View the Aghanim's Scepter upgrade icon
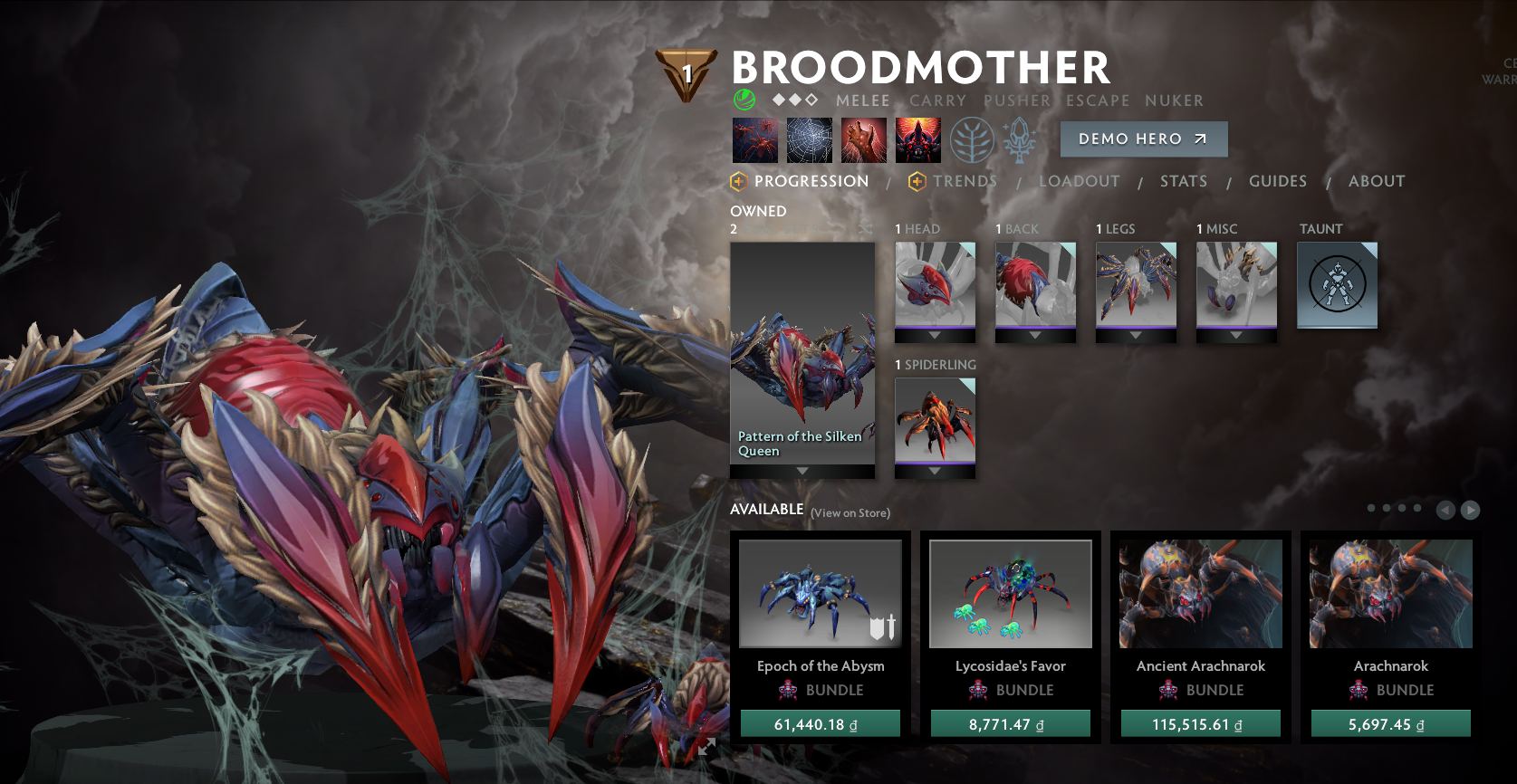Viewport: 1517px width, 784px height. click(1019, 140)
